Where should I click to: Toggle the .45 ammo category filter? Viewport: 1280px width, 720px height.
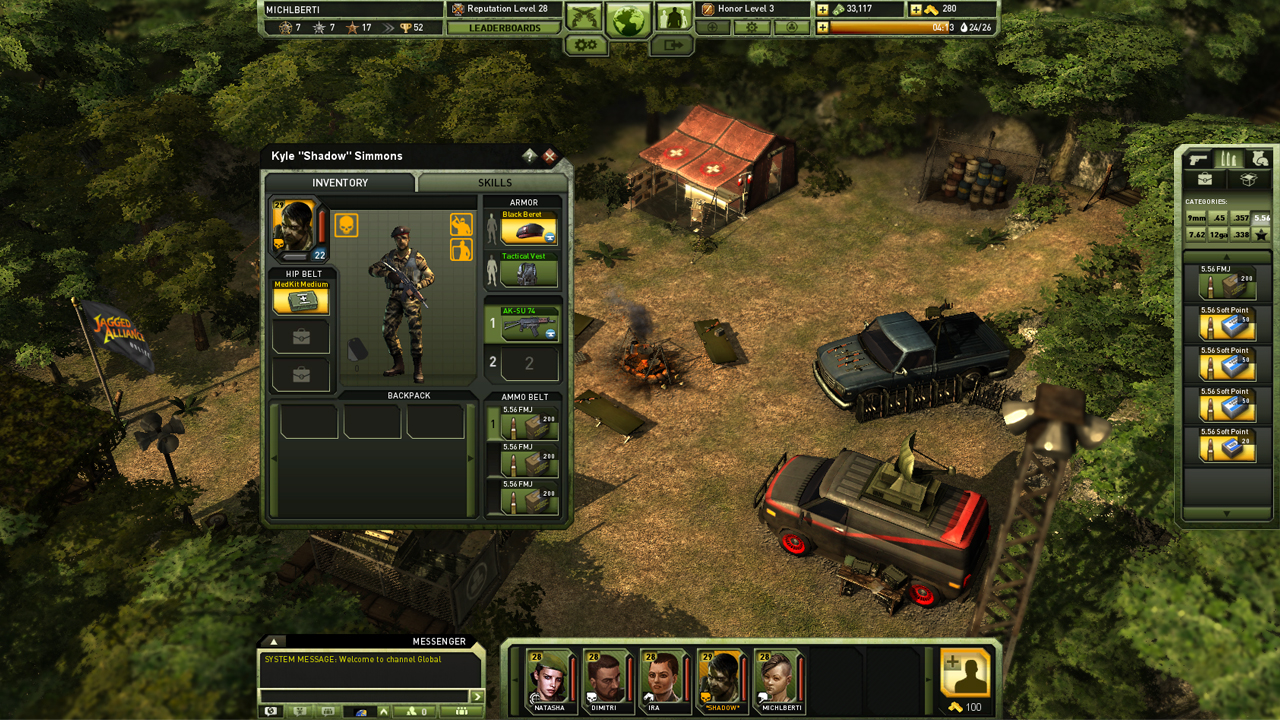point(1219,217)
